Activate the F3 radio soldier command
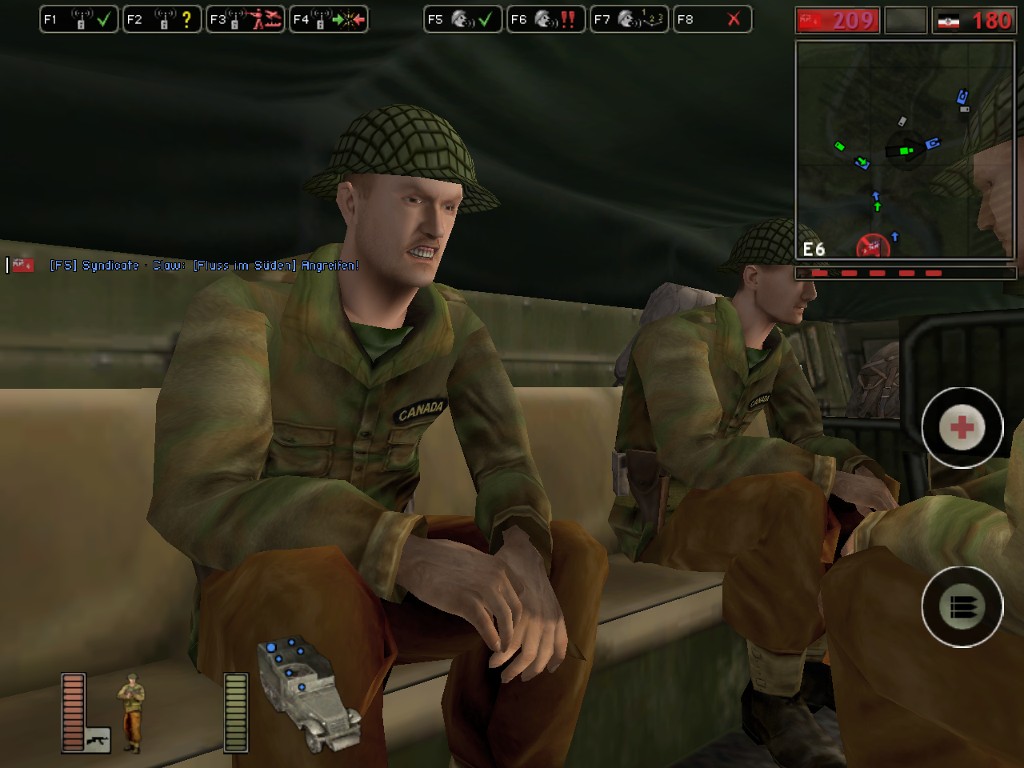The image size is (1024, 768). pos(245,19)
